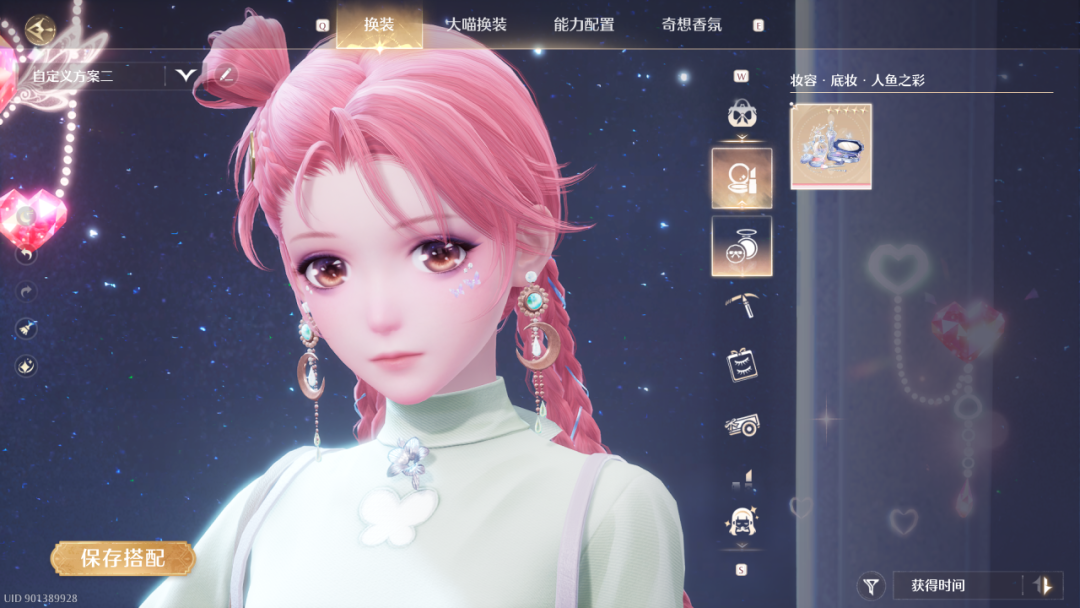Clear outfit with the broom icon

pos(26,328)
